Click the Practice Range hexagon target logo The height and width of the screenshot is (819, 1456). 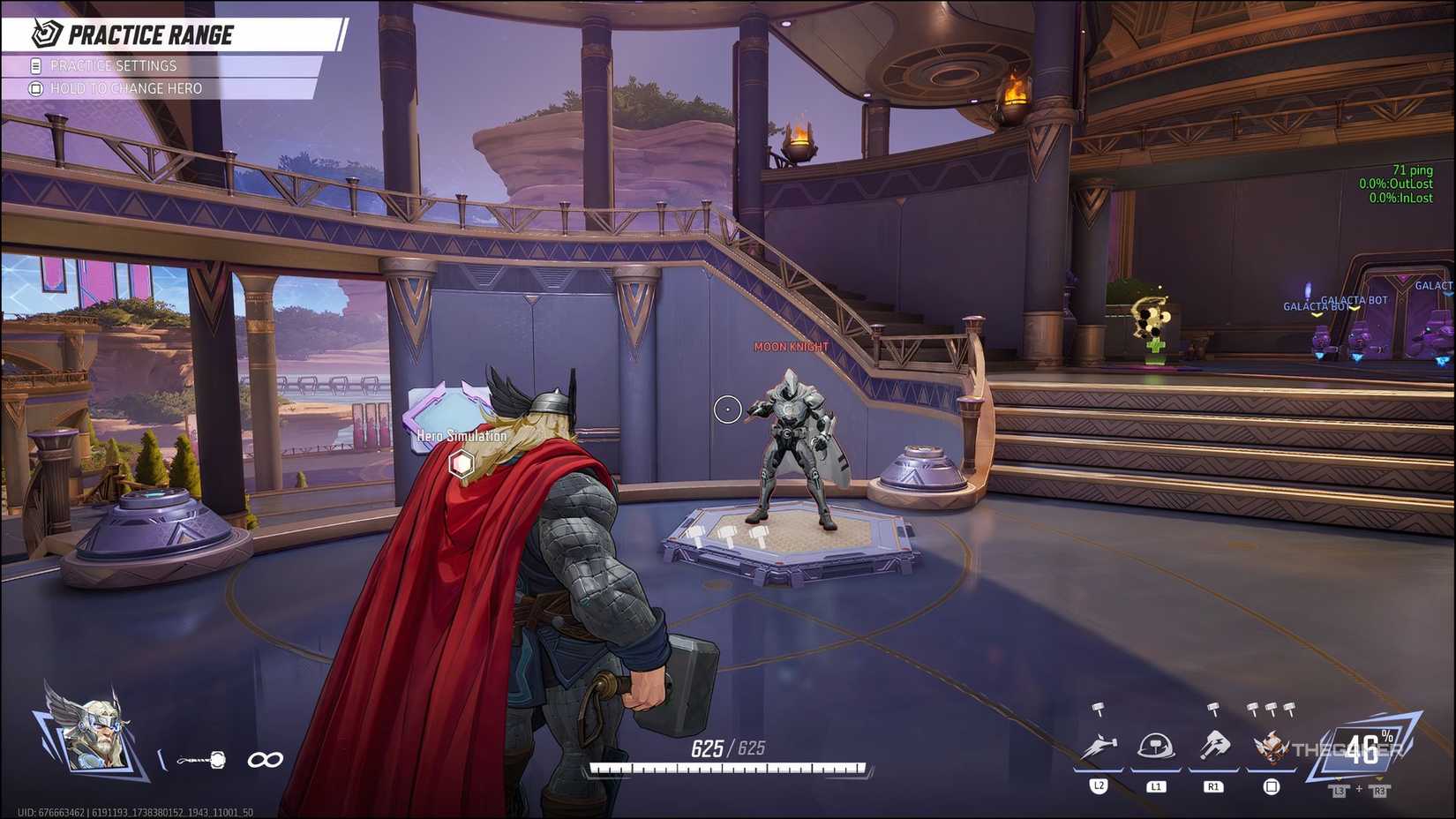tap(45, 34)
